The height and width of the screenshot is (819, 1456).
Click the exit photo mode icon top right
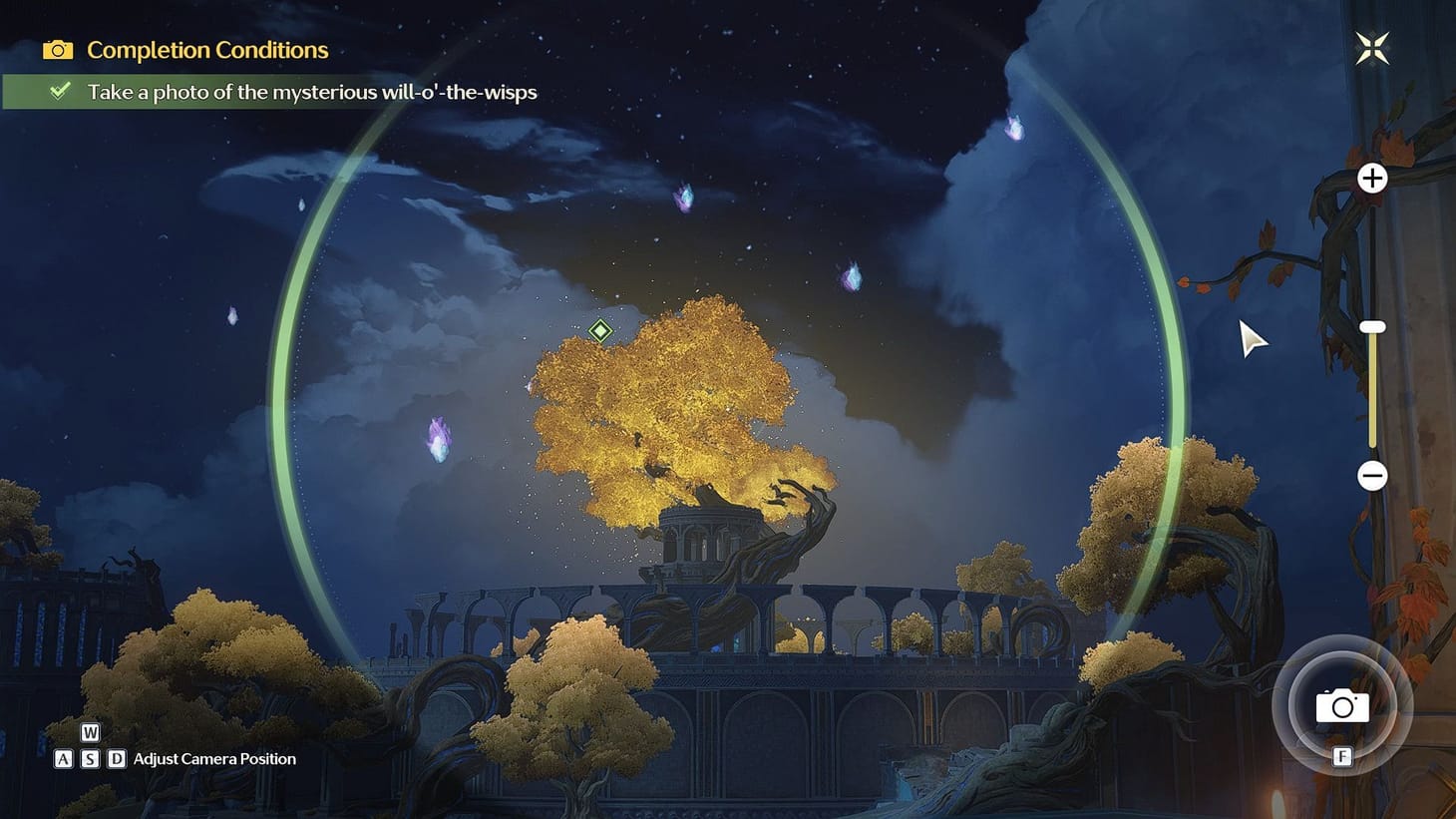coord(1372,47)
